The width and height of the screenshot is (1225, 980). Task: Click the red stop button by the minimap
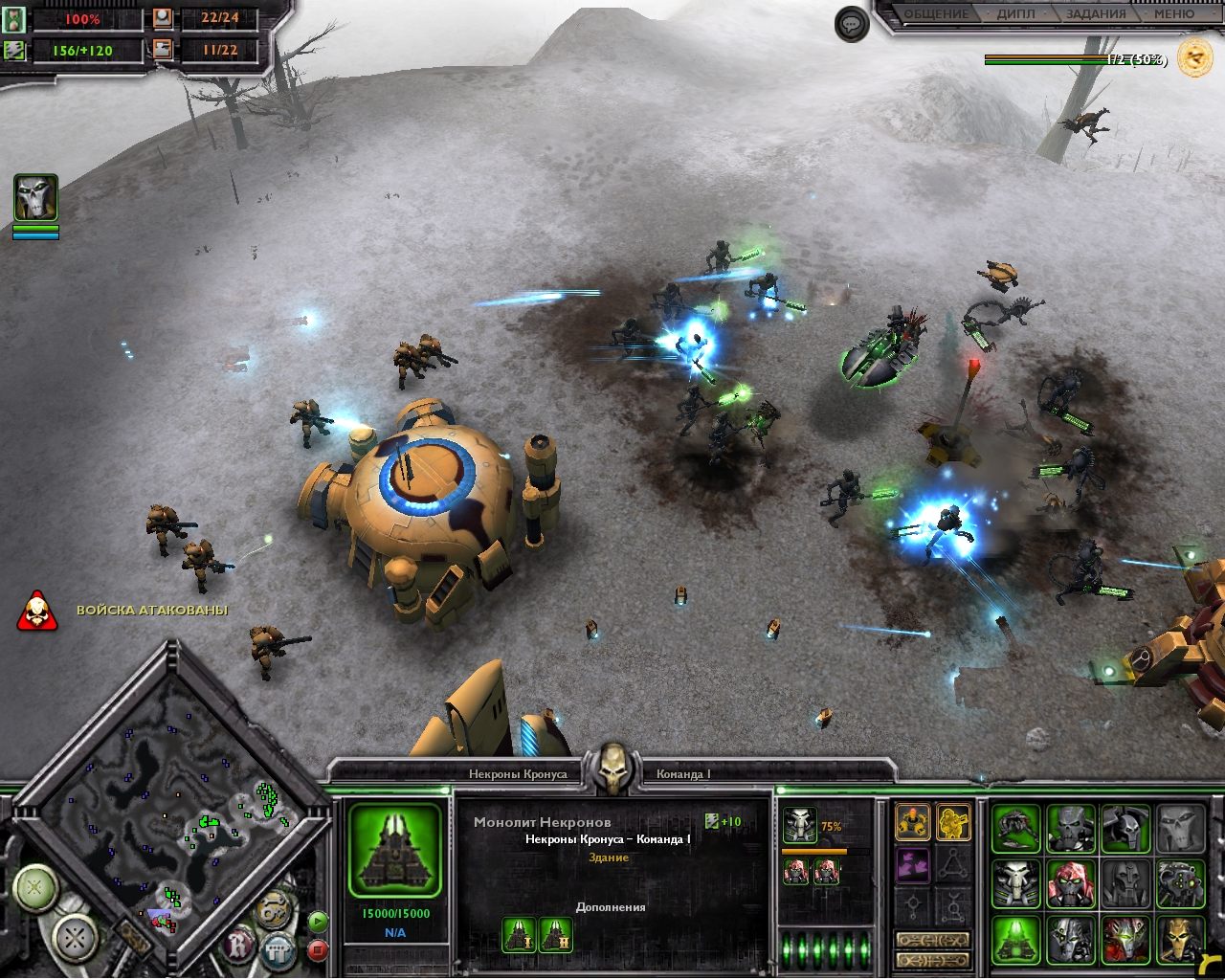pyautogui.click(x=318, y=949)
